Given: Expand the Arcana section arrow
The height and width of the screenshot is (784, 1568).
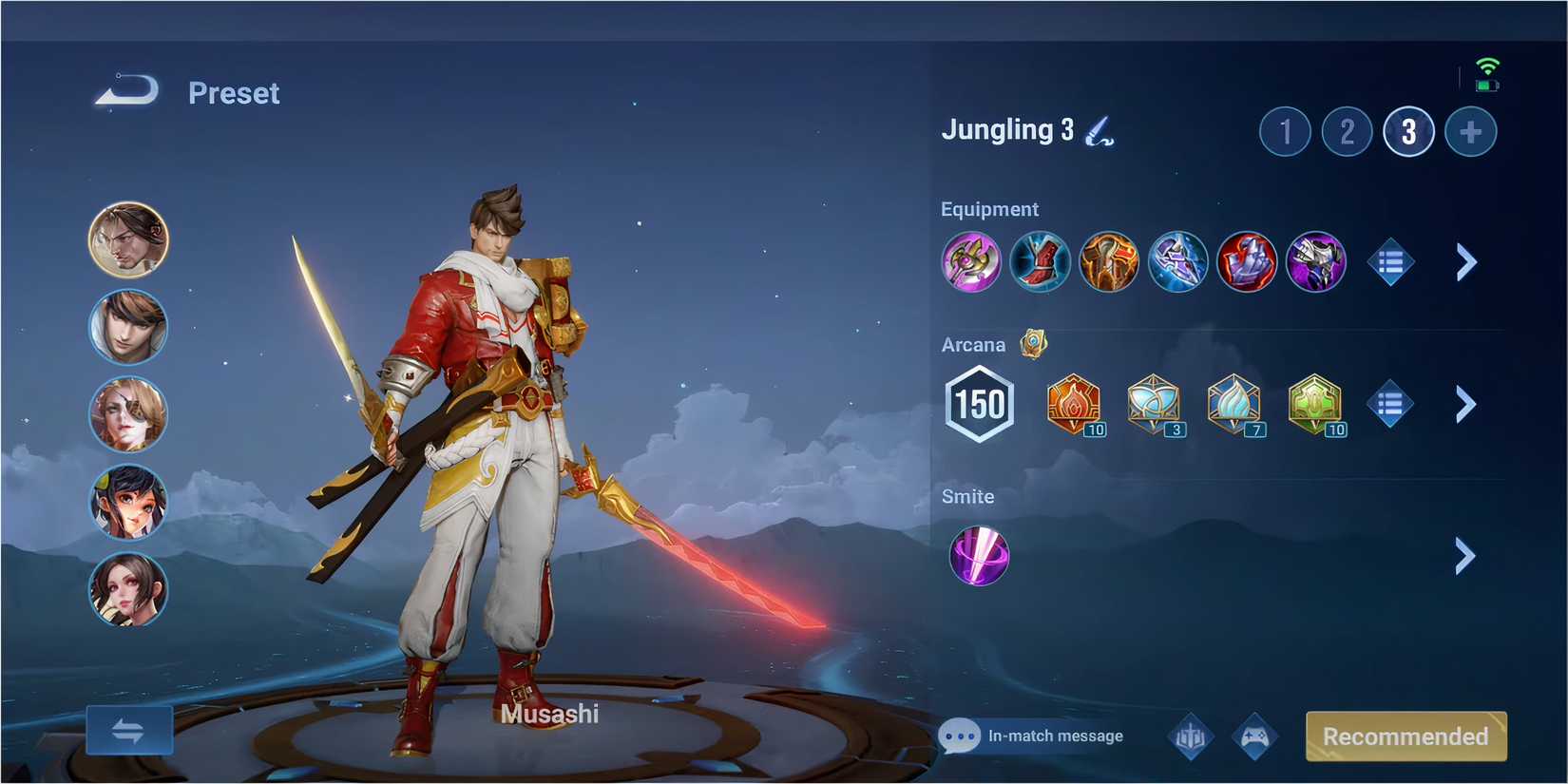Looking at the screenshot, I should pyautogui.click(x=1463, y=403).
